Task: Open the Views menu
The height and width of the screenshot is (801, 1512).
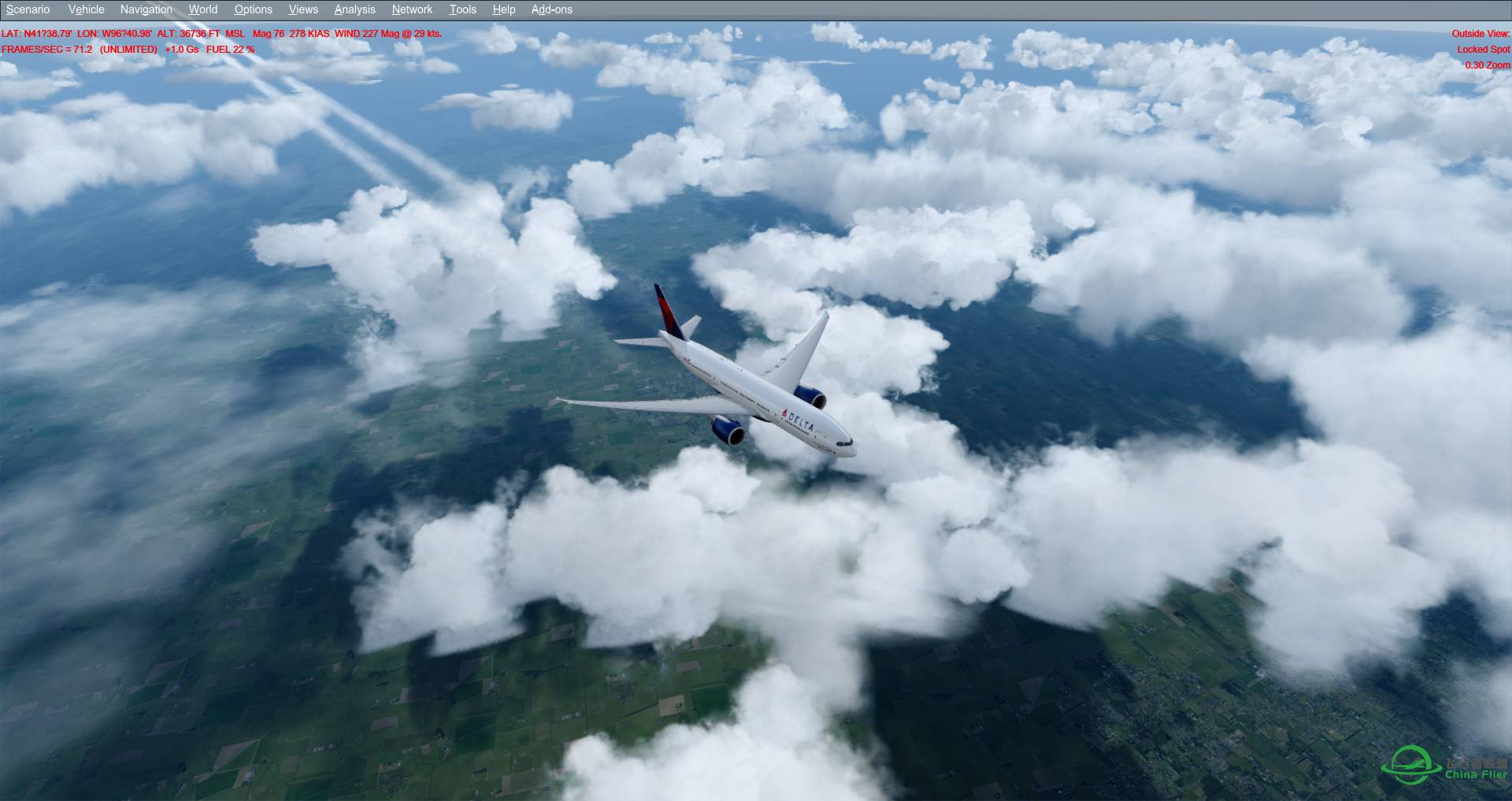Action: (302, 9)
